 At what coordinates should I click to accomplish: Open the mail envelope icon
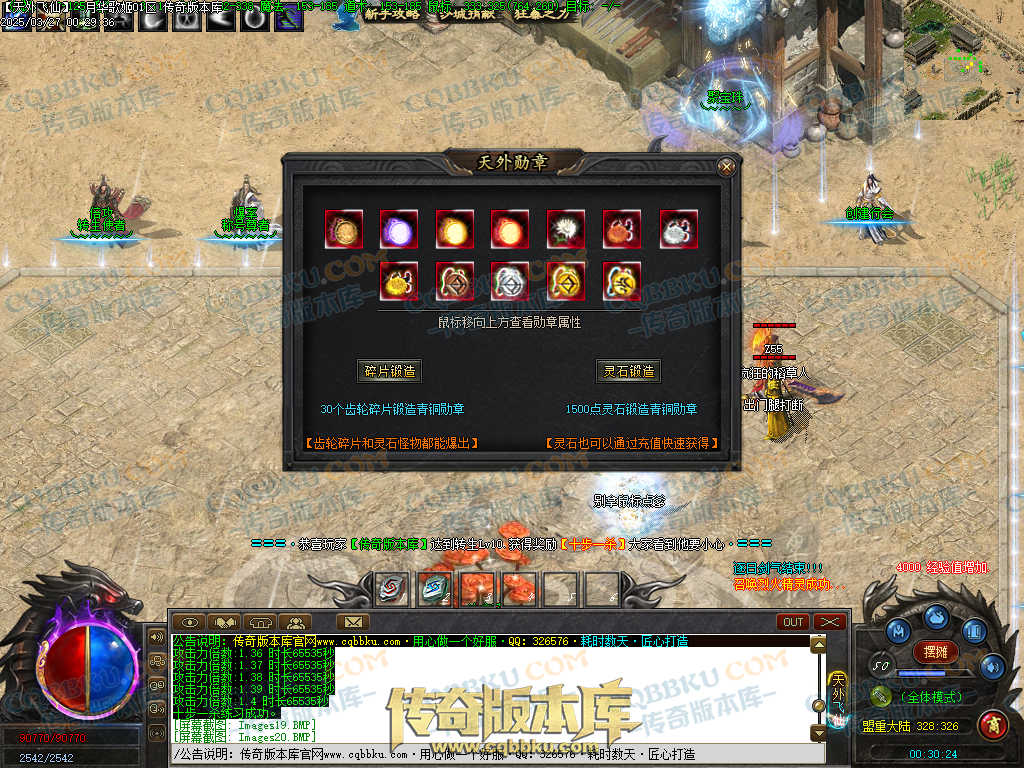tap(351, 622)
